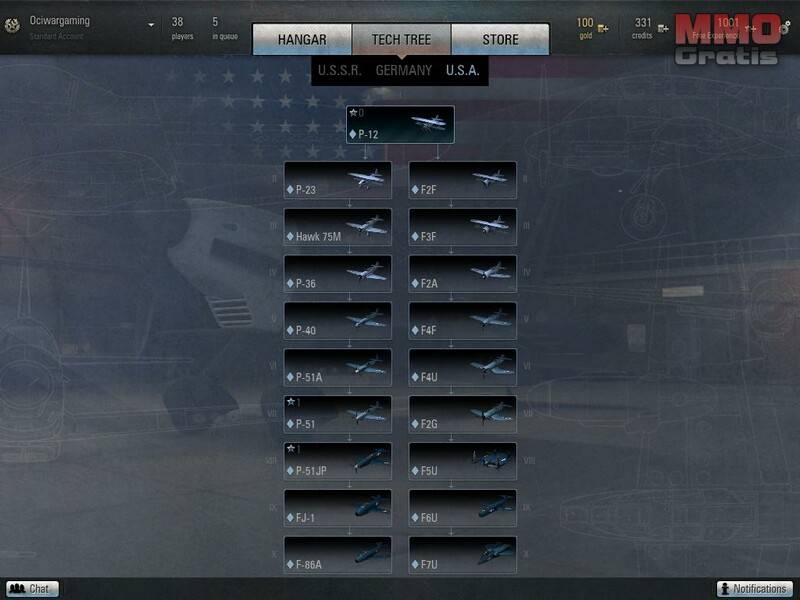Open the Chat panel
Image resolution: width=800 pixels, height=600 pixels.
tap(32, 589)
